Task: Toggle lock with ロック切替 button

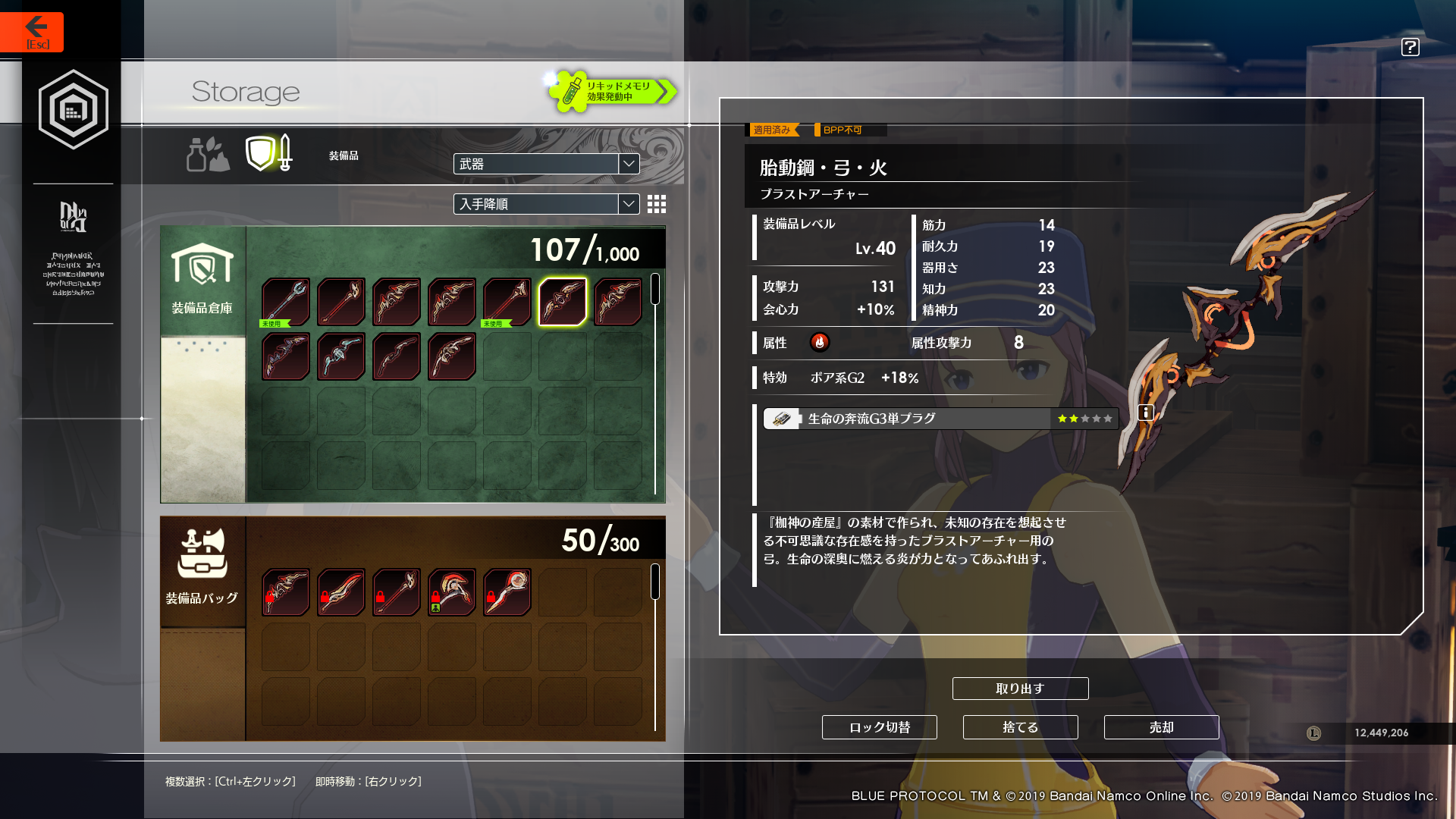Action: [879, 727]
